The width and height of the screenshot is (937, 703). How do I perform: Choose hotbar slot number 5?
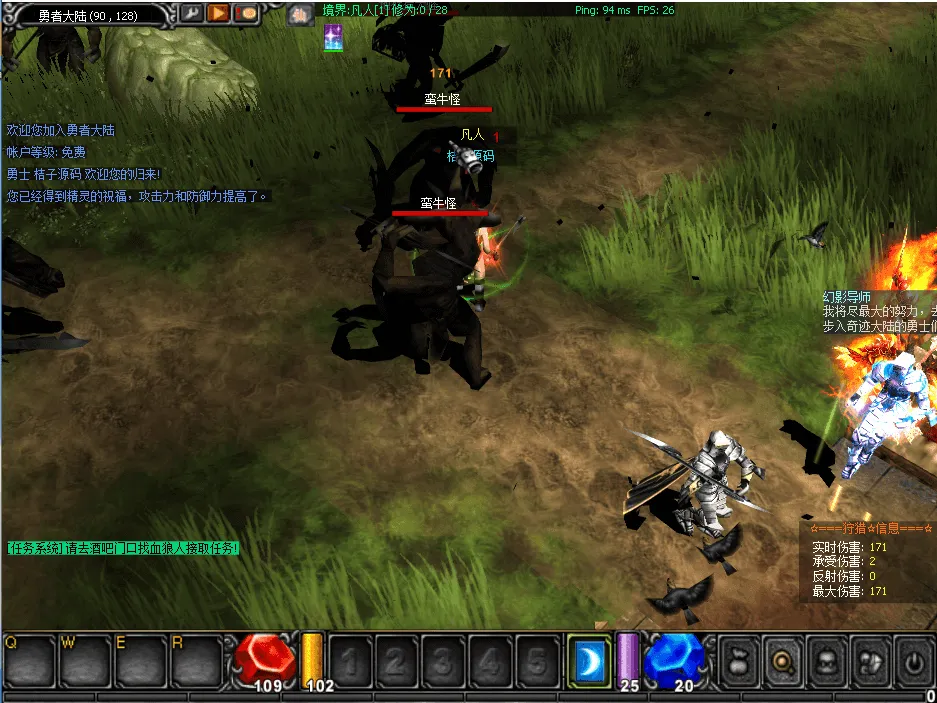pos(537,661)
